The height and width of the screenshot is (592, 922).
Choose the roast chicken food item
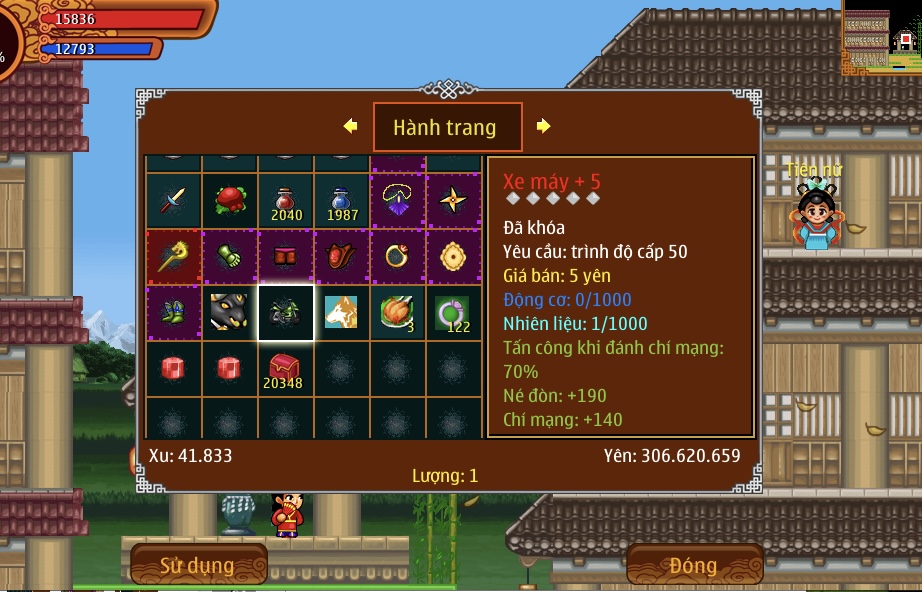point(398,313)
